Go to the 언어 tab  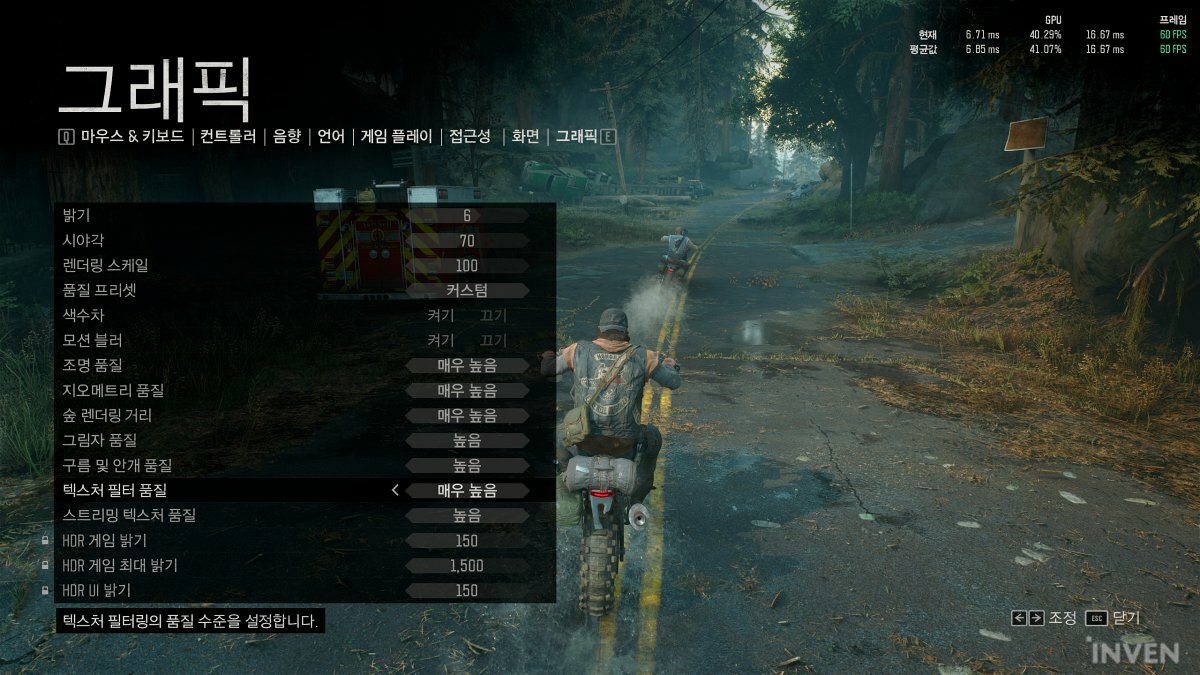click(331, 137)
